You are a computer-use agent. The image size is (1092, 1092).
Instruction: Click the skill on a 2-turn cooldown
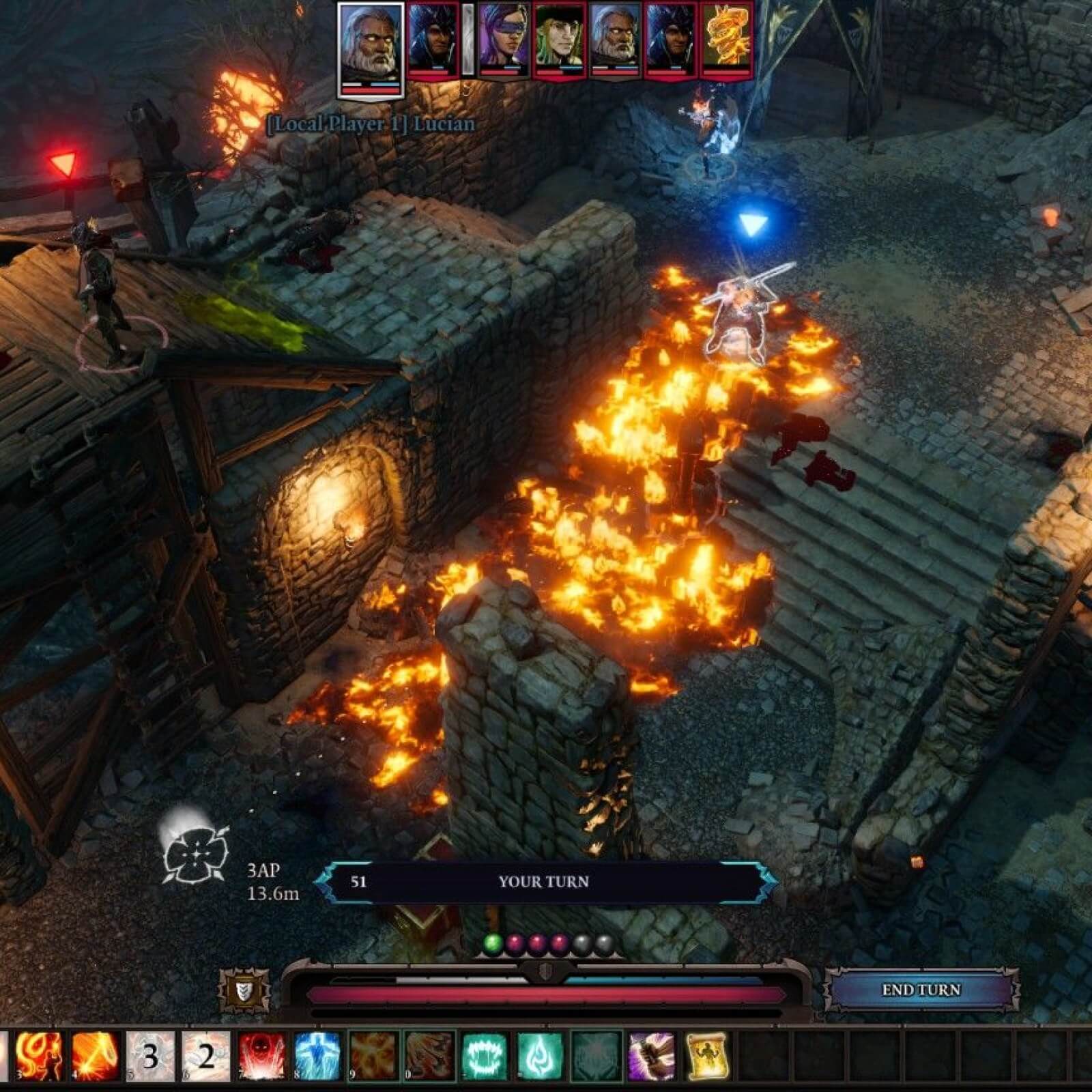tap(206, 1056)
